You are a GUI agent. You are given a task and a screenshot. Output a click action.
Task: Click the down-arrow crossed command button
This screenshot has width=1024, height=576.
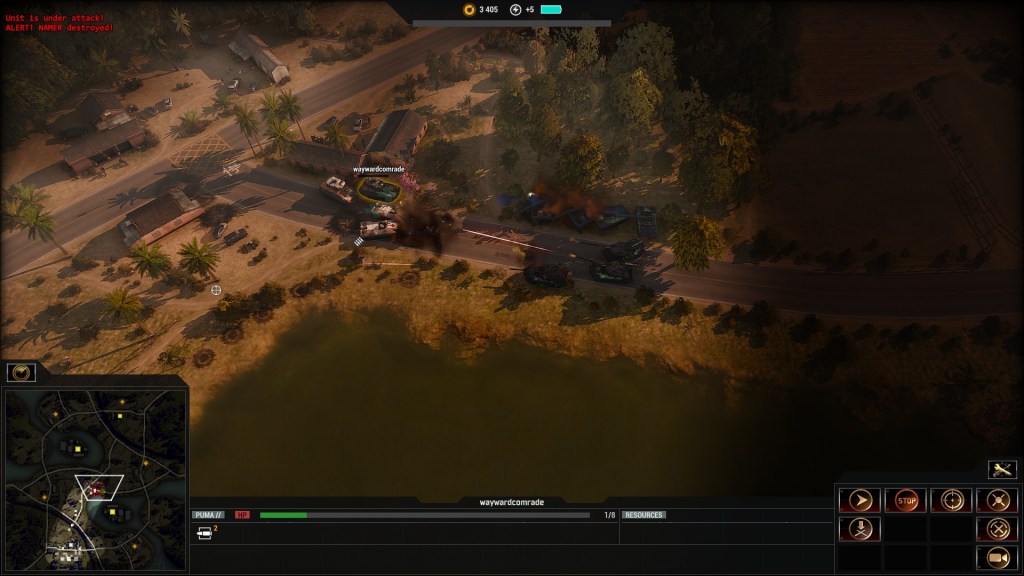pyautogui.click(x=859, y=529)
